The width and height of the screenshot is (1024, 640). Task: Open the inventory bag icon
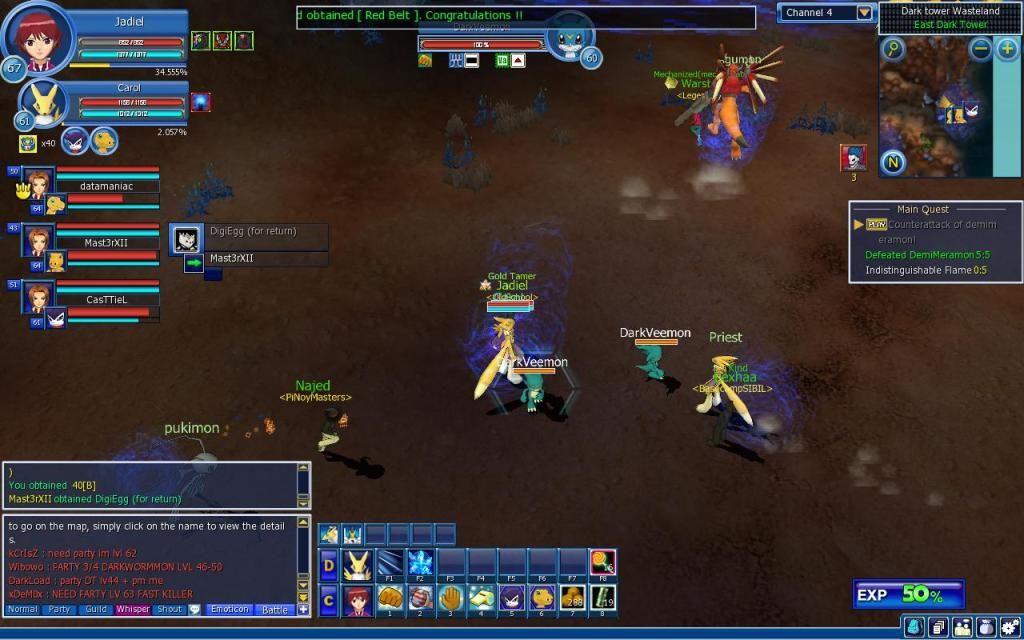985,627
